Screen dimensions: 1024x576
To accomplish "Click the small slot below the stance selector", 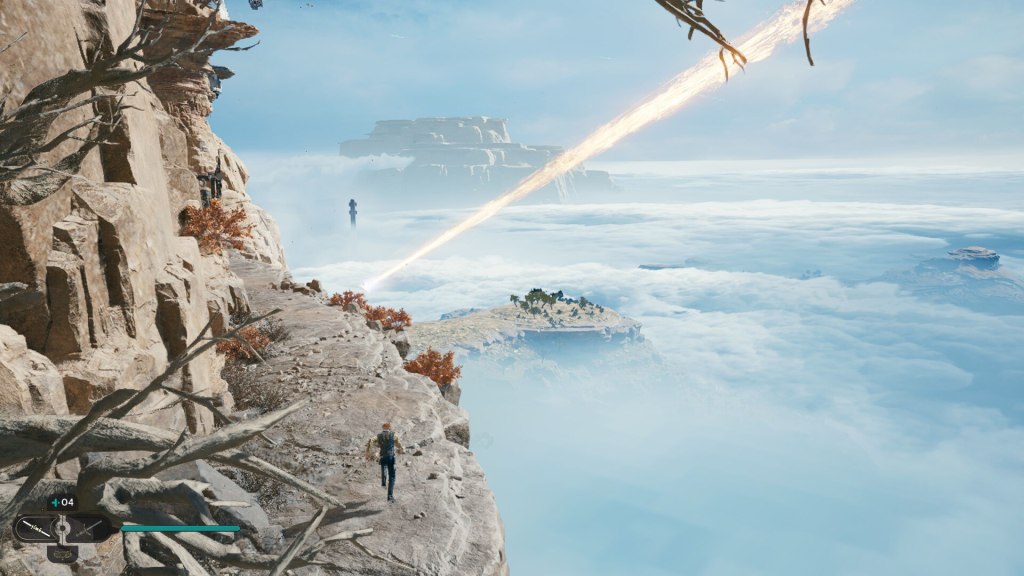I will point(62,552).
